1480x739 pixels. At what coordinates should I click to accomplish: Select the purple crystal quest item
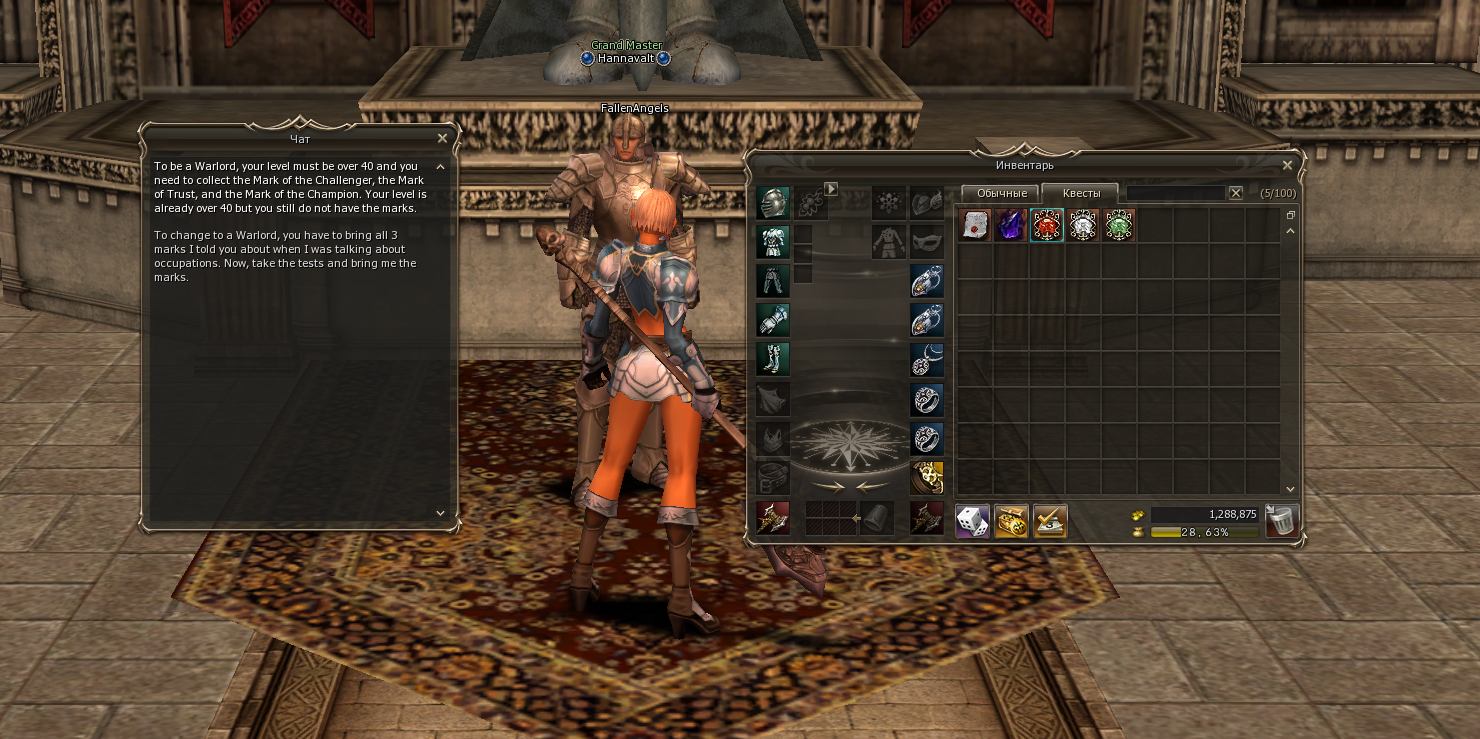click(x=1011, y=226)
